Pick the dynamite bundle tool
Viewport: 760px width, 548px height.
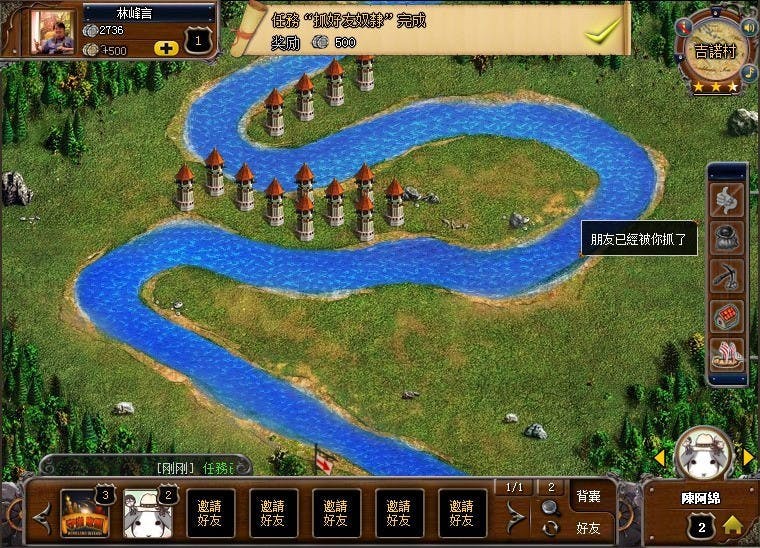pyautogui.click(x=726, y=315)
